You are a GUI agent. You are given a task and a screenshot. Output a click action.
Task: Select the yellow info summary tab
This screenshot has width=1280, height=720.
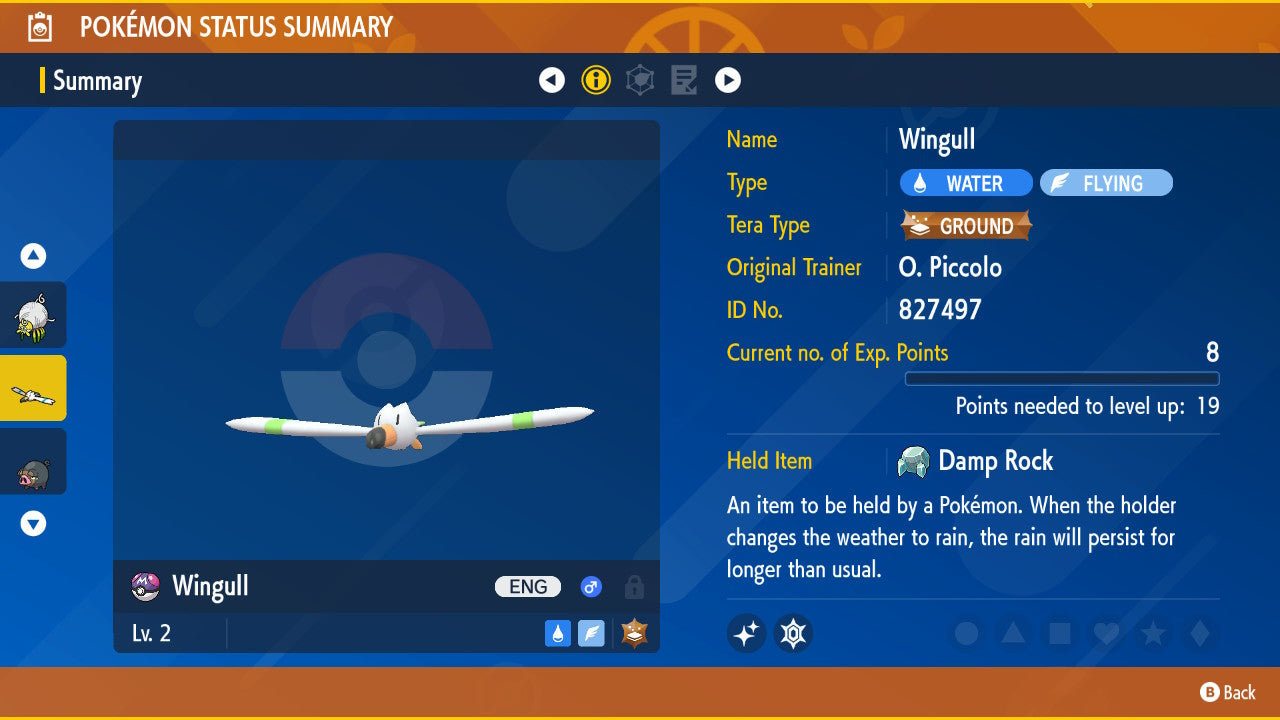(x=596, y=80)
